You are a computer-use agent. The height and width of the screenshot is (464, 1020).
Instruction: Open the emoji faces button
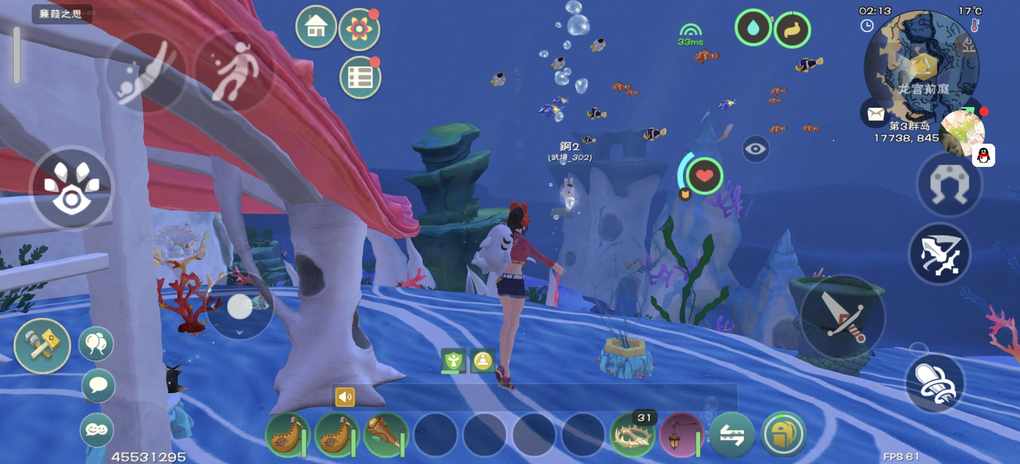tap(96, 429)
